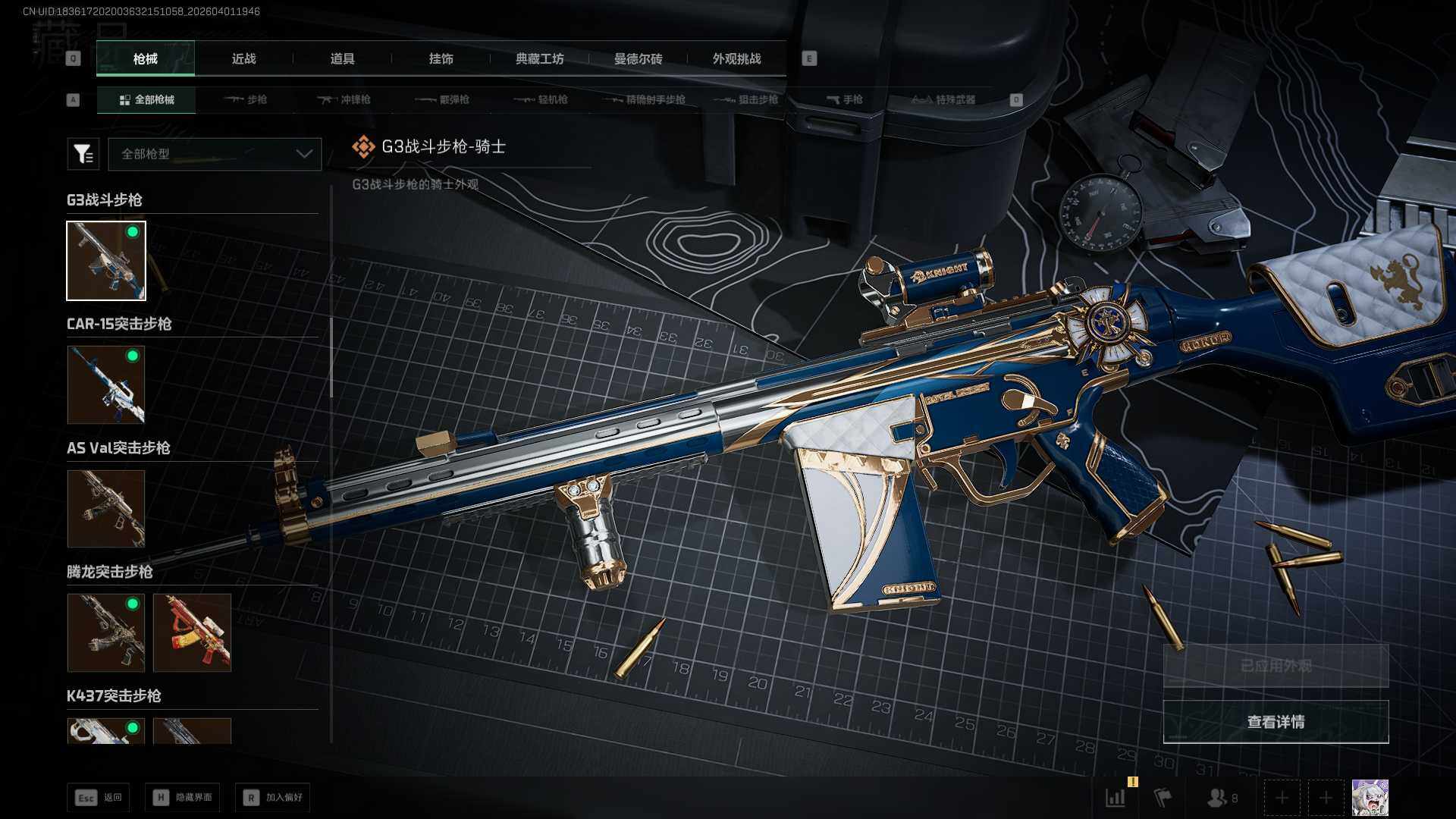Screen dimensions: 1456x819
Task: Open the 全部枪型 dropdown
Action: pyautogui.click(x=215, y=154)
